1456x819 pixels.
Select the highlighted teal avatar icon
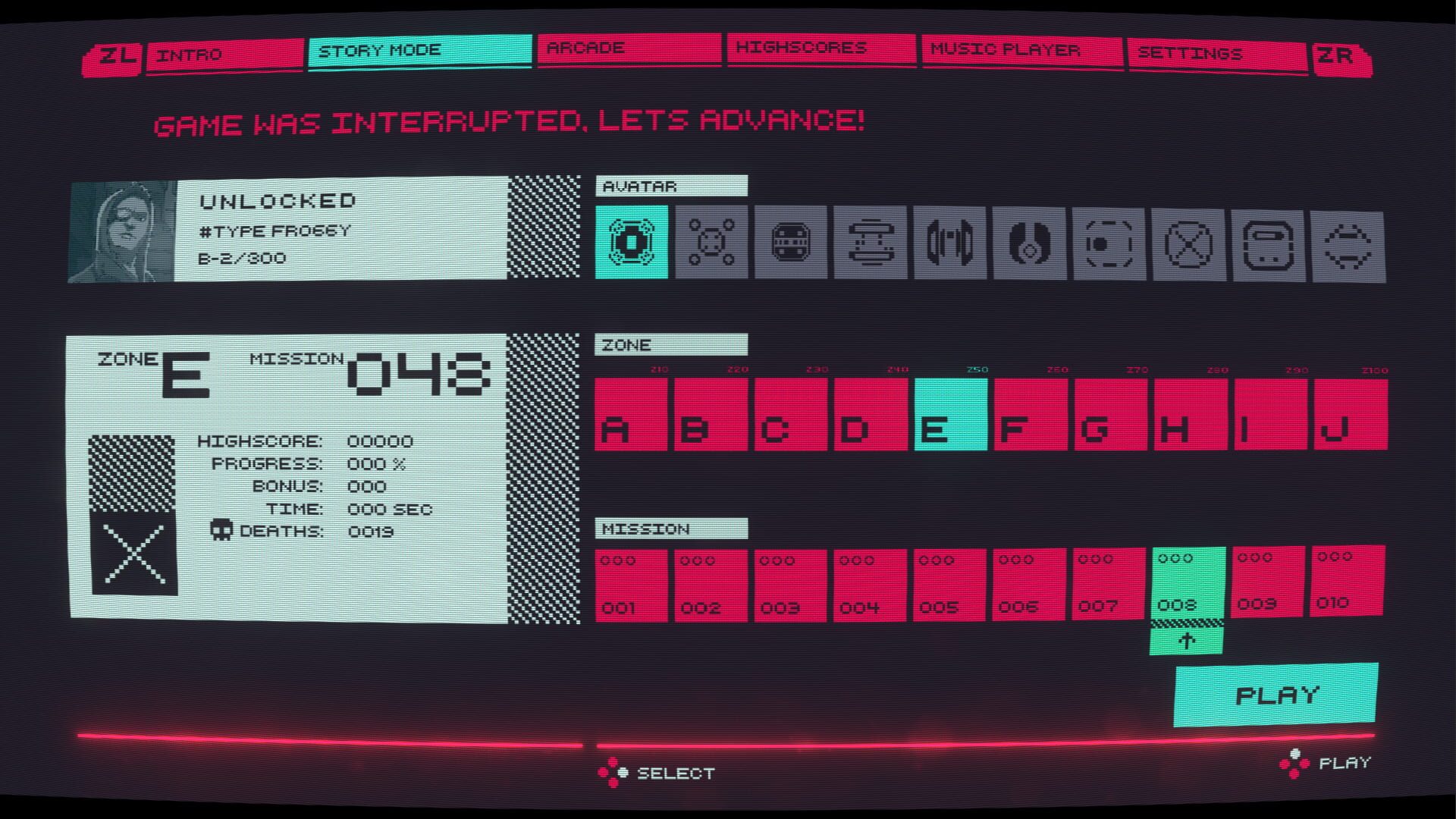(631, 242)
